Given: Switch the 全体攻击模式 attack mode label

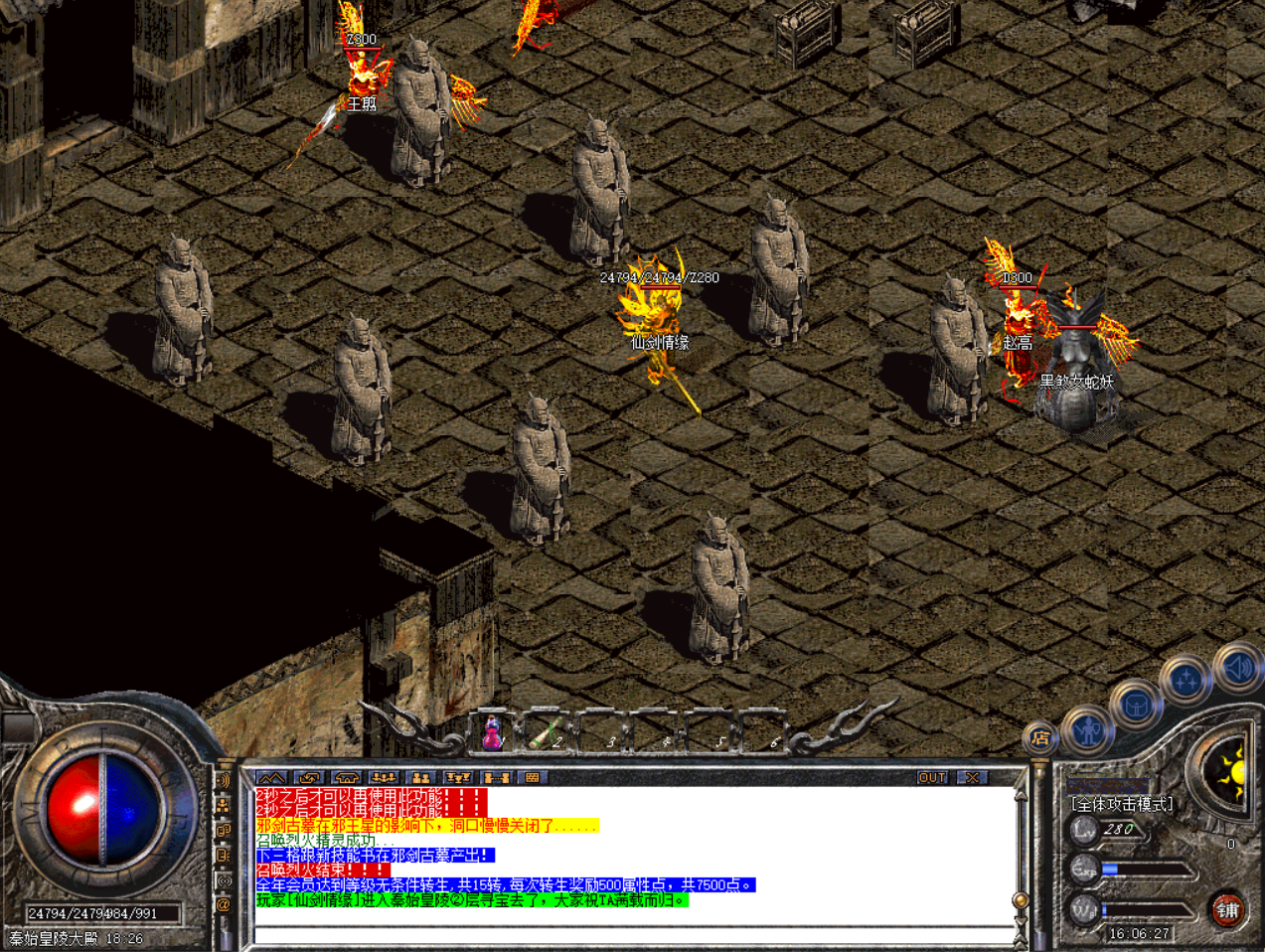Looking at the screenshot, I should click(x=1122, y=804).
